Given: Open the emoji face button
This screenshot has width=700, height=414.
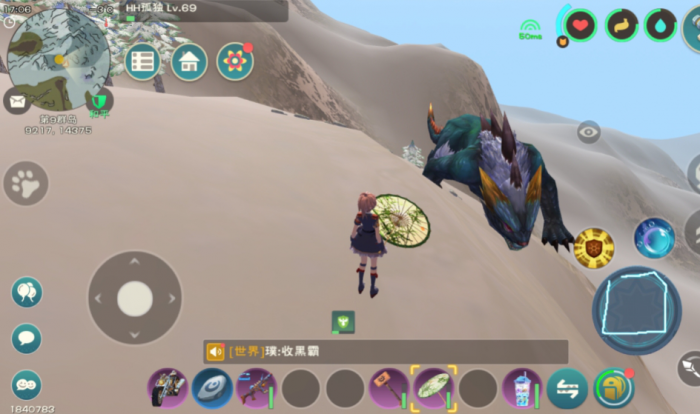Looking at the screenshot, I should coord(27,384).
